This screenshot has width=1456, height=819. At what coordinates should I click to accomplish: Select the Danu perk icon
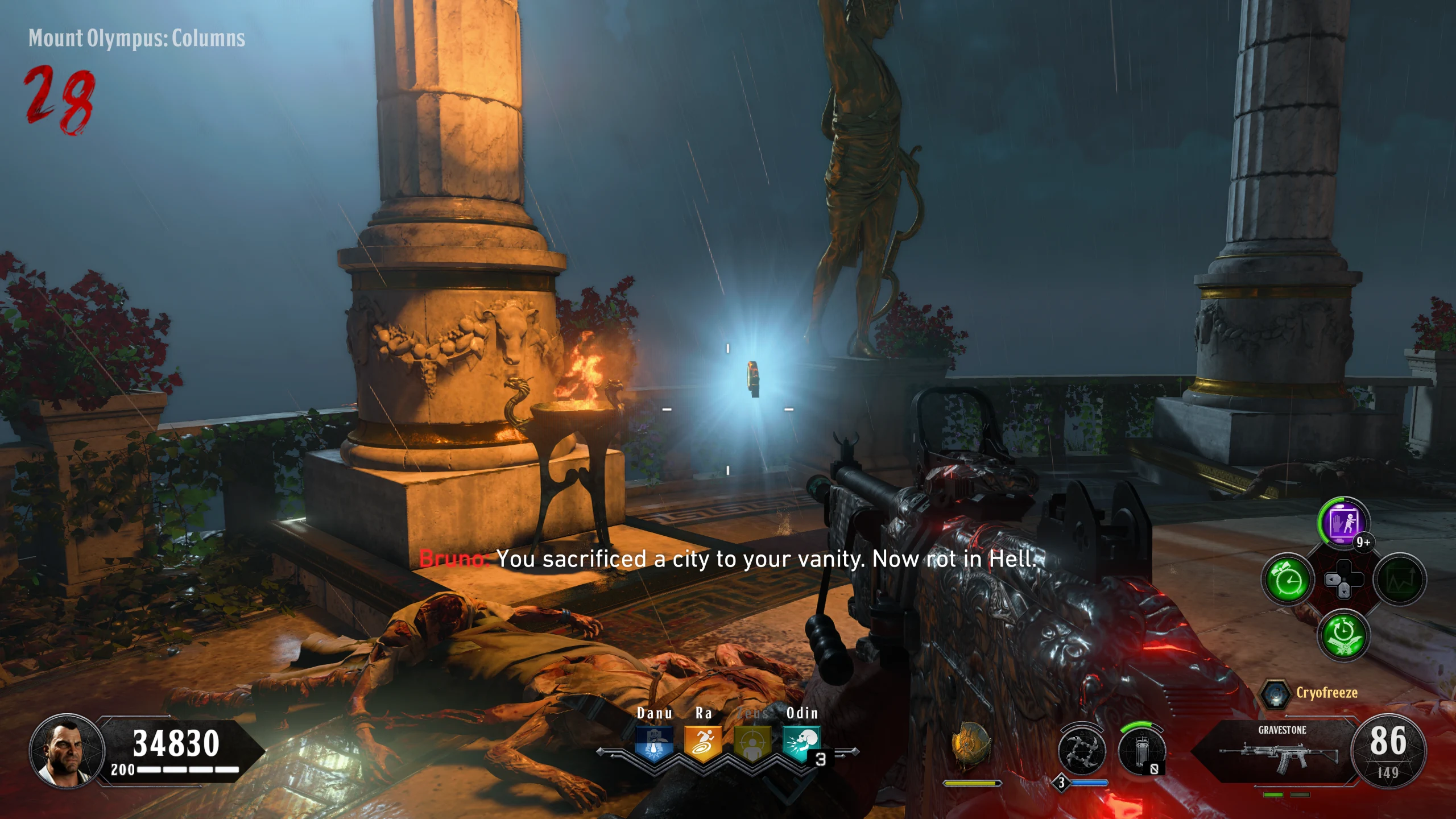coord(654,743)
